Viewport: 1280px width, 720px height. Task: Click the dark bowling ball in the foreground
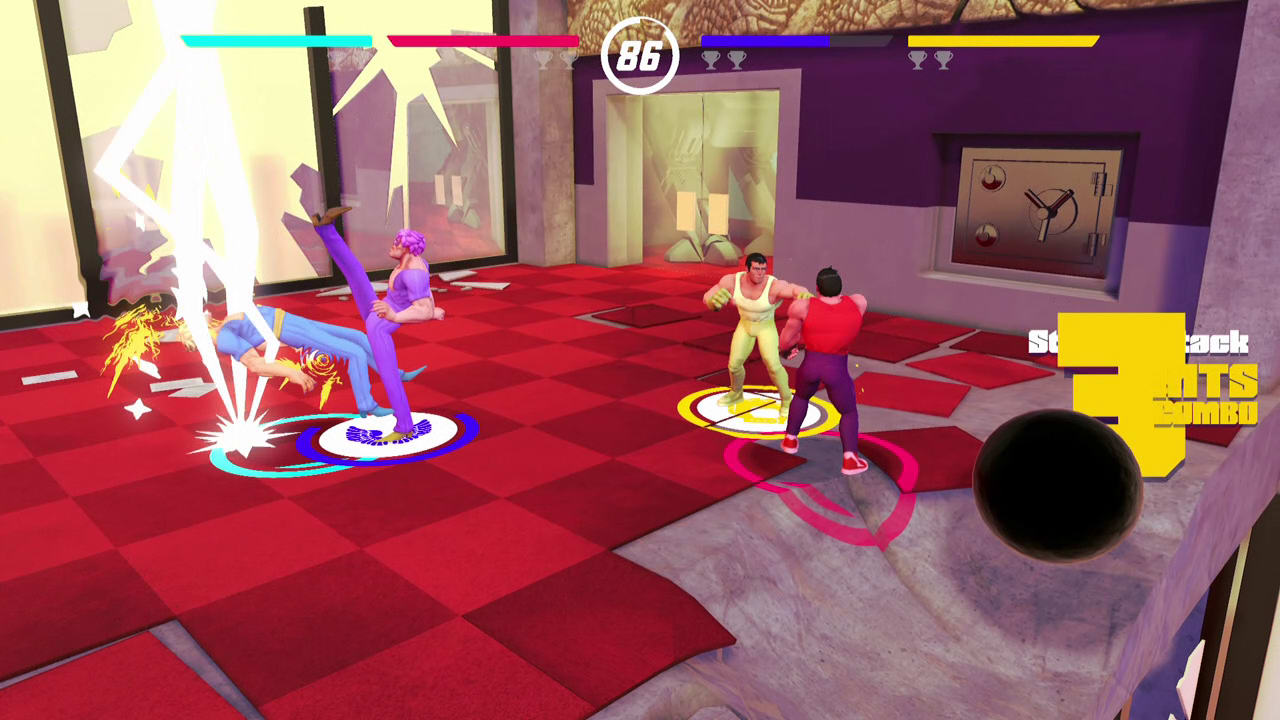pyautogui.click(x=1055, y=485)
